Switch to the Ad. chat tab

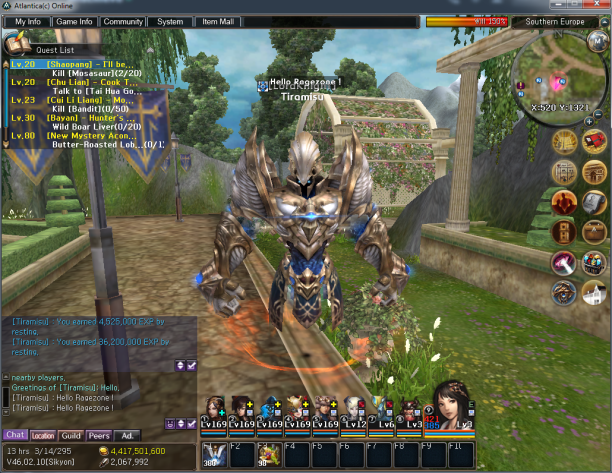[127, 435]
